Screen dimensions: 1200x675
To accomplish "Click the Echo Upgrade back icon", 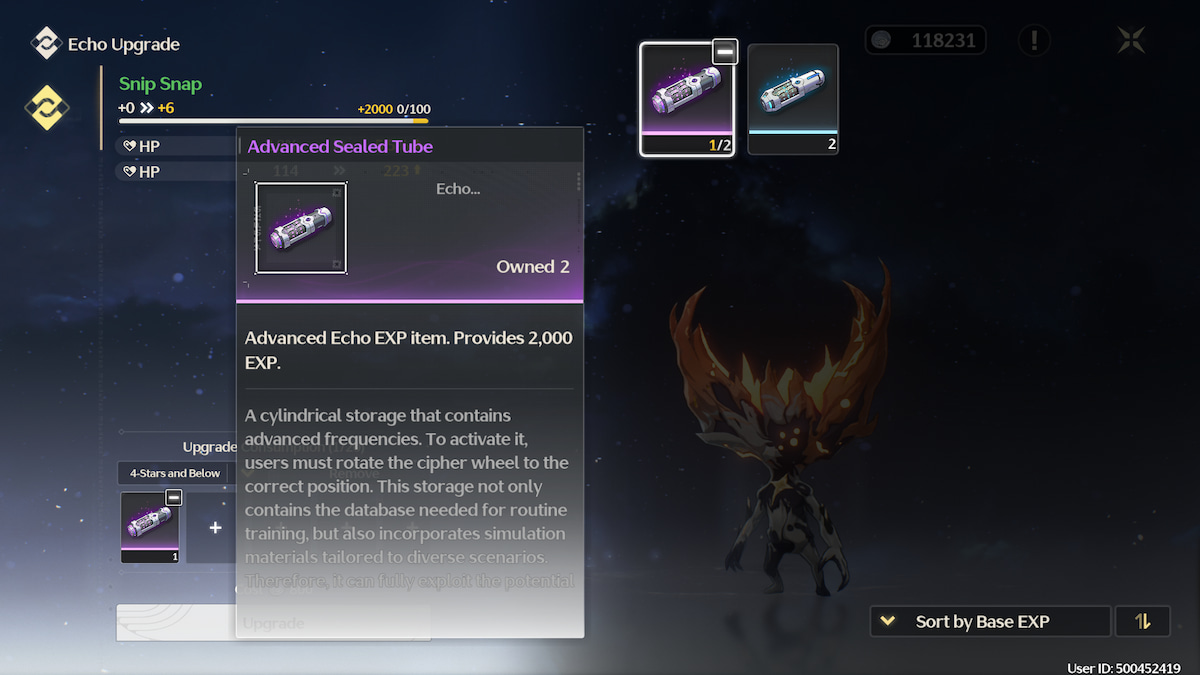I will tap(46, 44).
